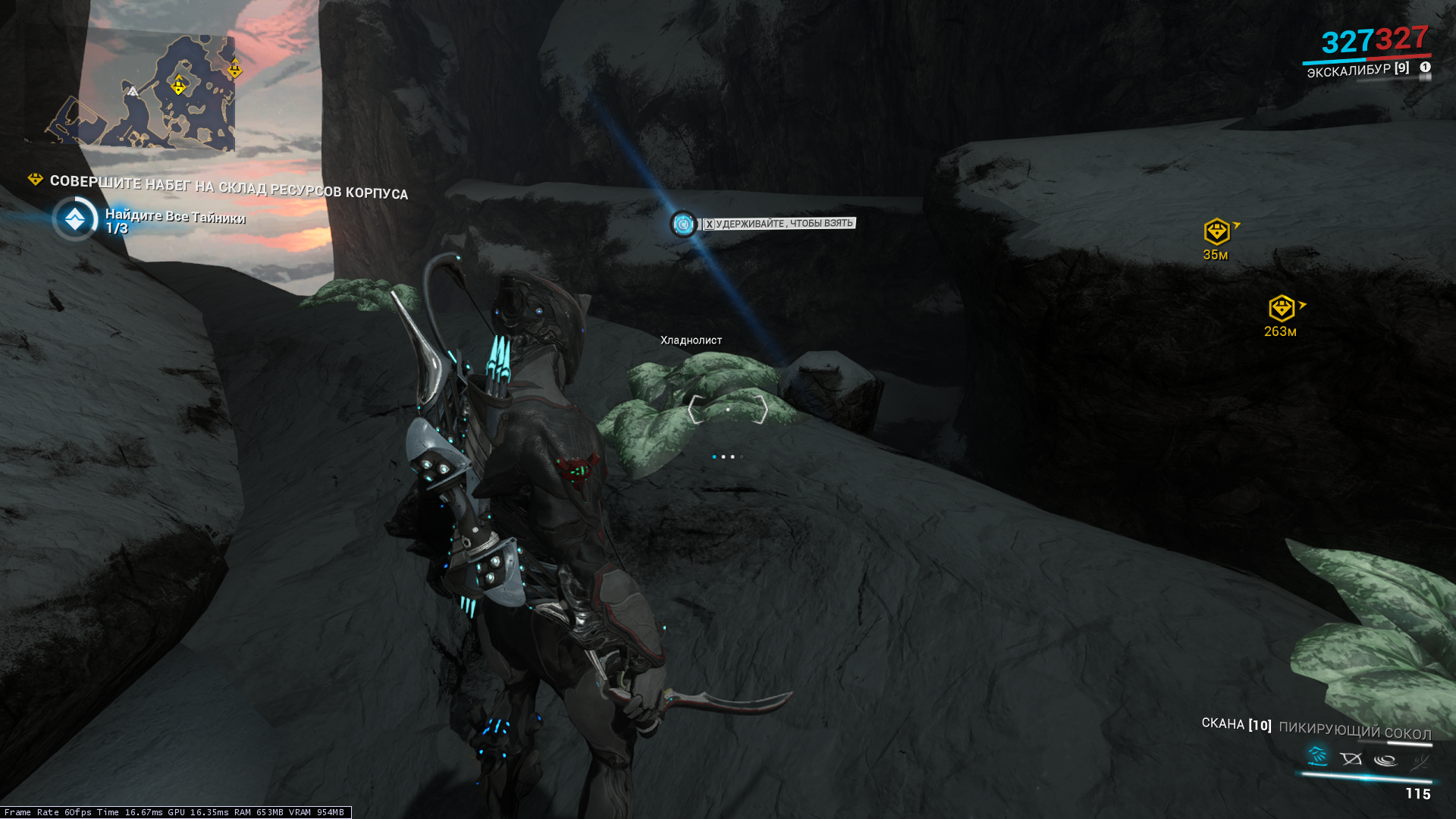Activate the swirling rings ability icon
The image size is (1456, 819).
1385,760
